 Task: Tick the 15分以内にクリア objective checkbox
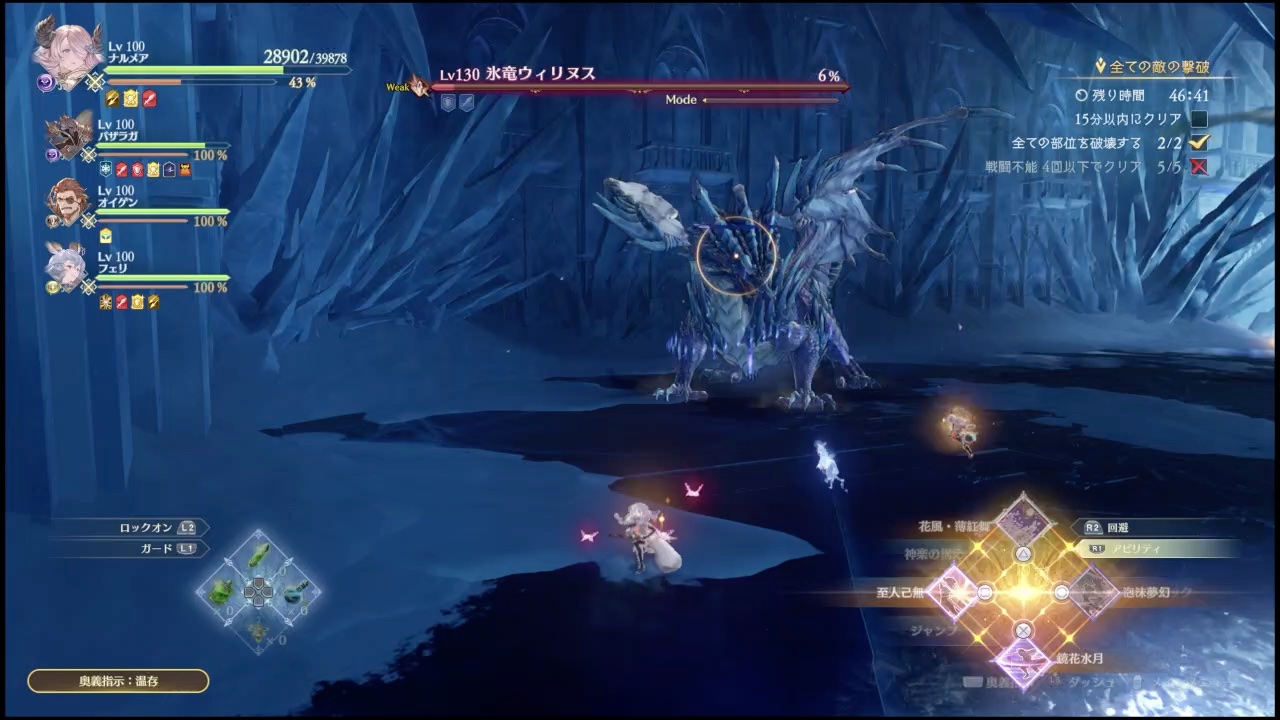pyautogui.click(x=1199, y=119)
